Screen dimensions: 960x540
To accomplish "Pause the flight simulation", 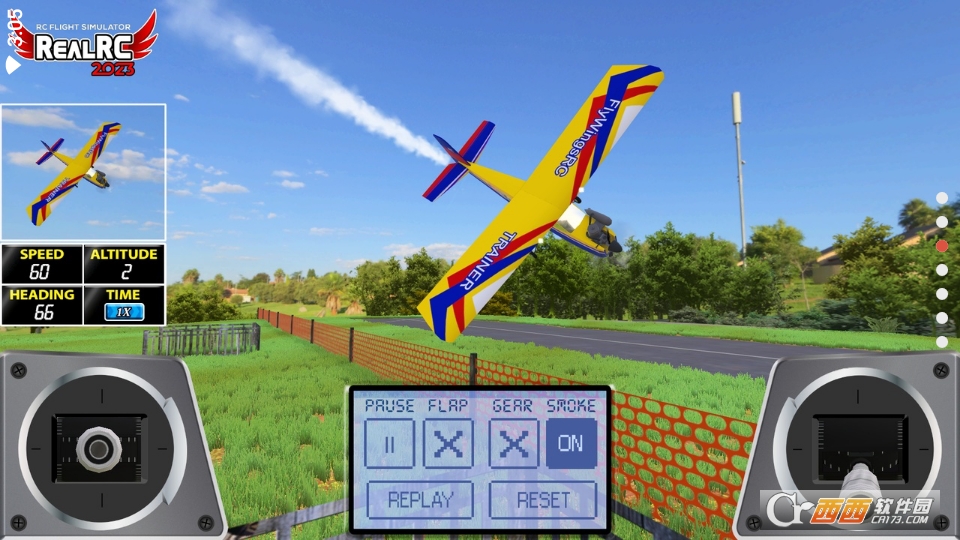I will click(x=389, y=443).
